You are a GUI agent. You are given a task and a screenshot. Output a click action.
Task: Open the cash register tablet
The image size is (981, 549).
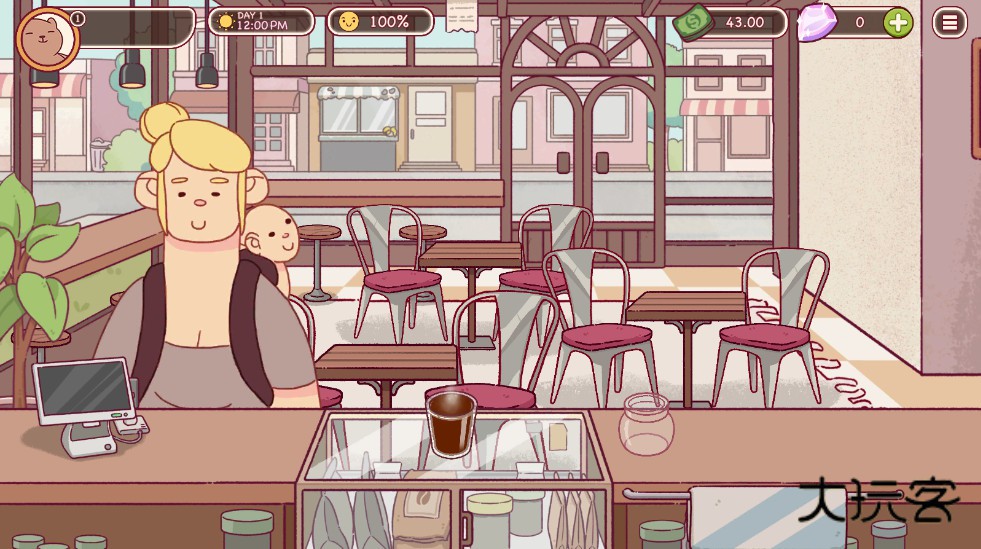click(85, 392)
